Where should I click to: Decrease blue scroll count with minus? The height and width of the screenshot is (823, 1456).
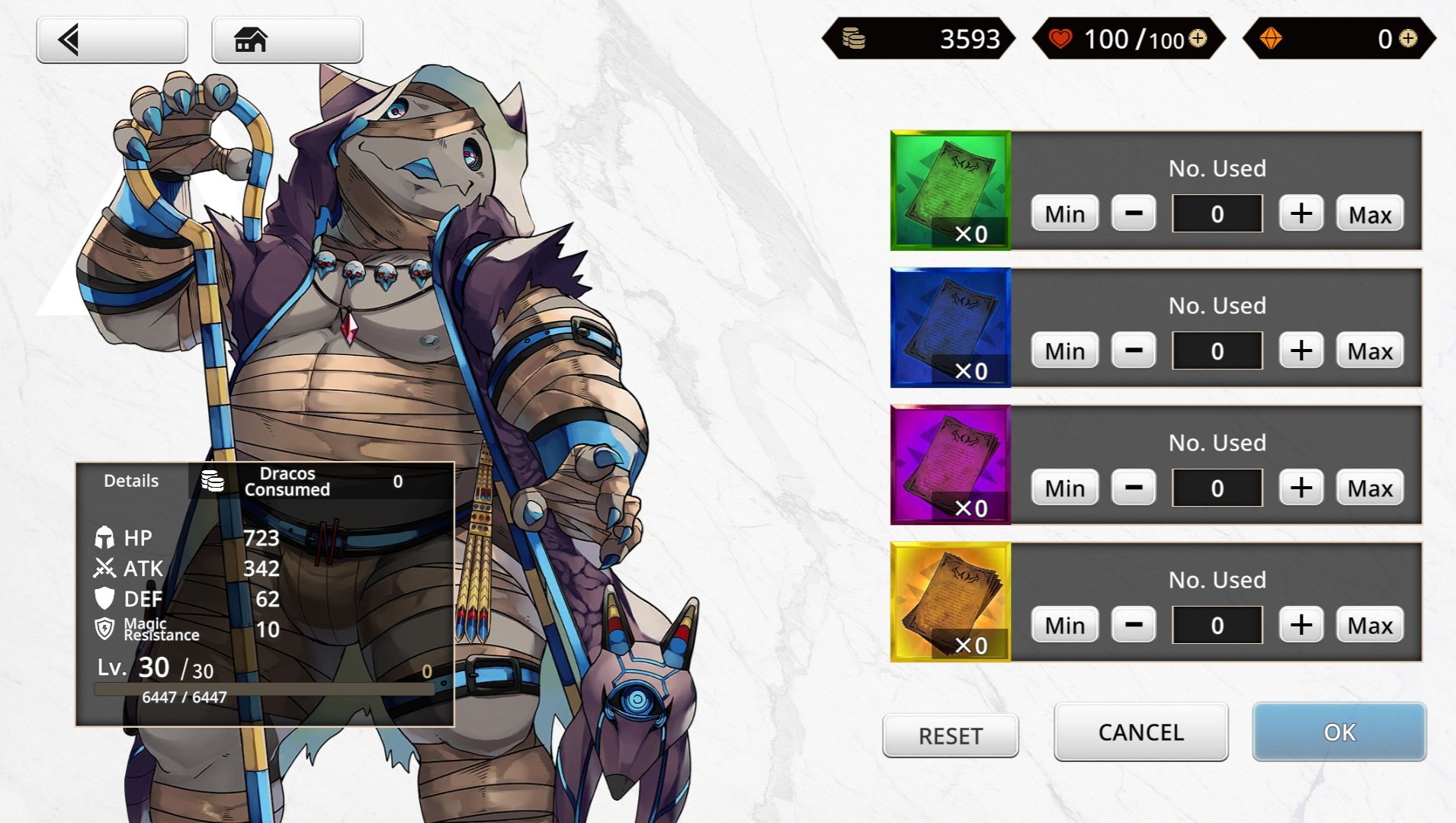(1134, 351)
